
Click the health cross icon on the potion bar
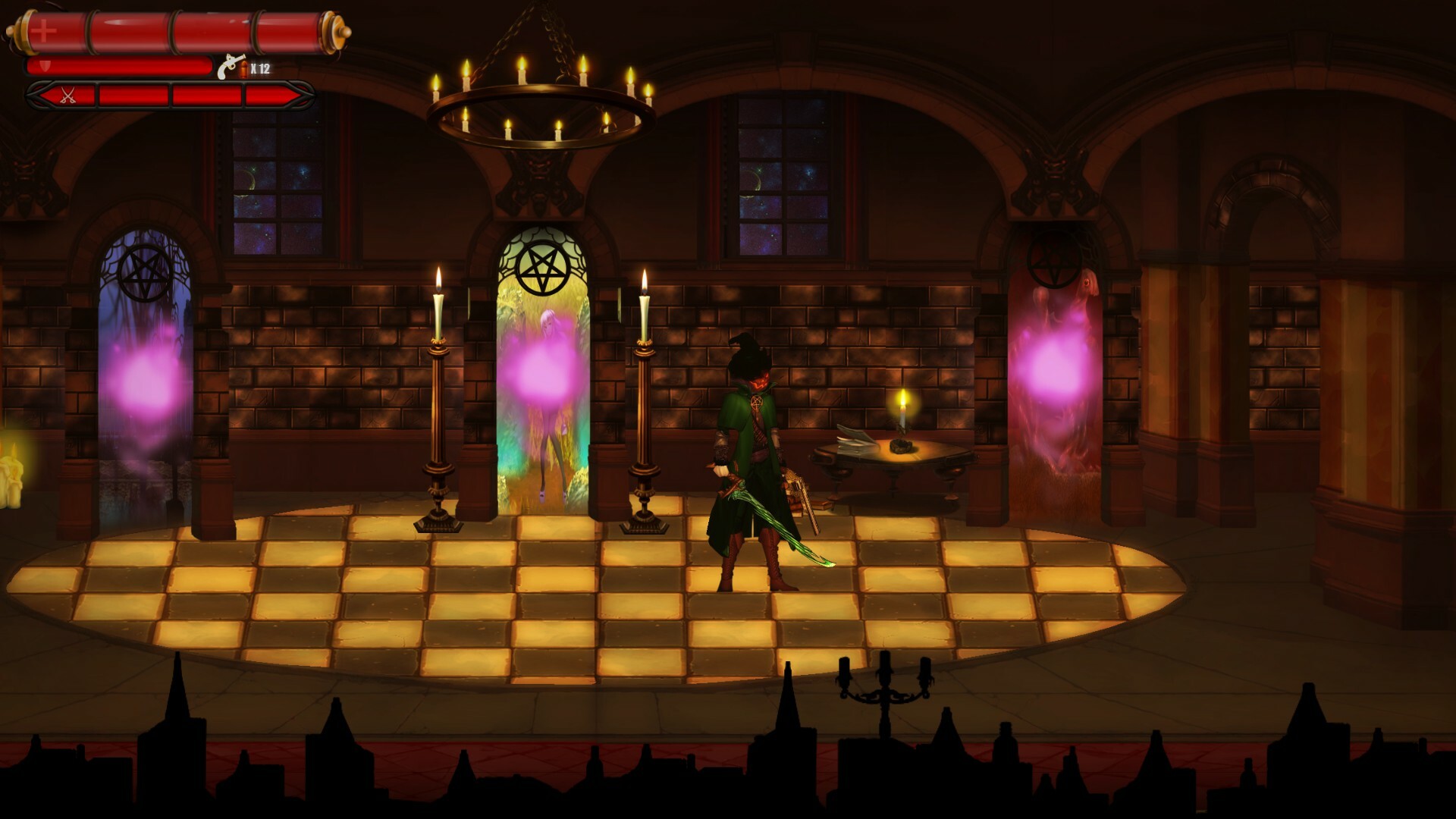point(43,32)
